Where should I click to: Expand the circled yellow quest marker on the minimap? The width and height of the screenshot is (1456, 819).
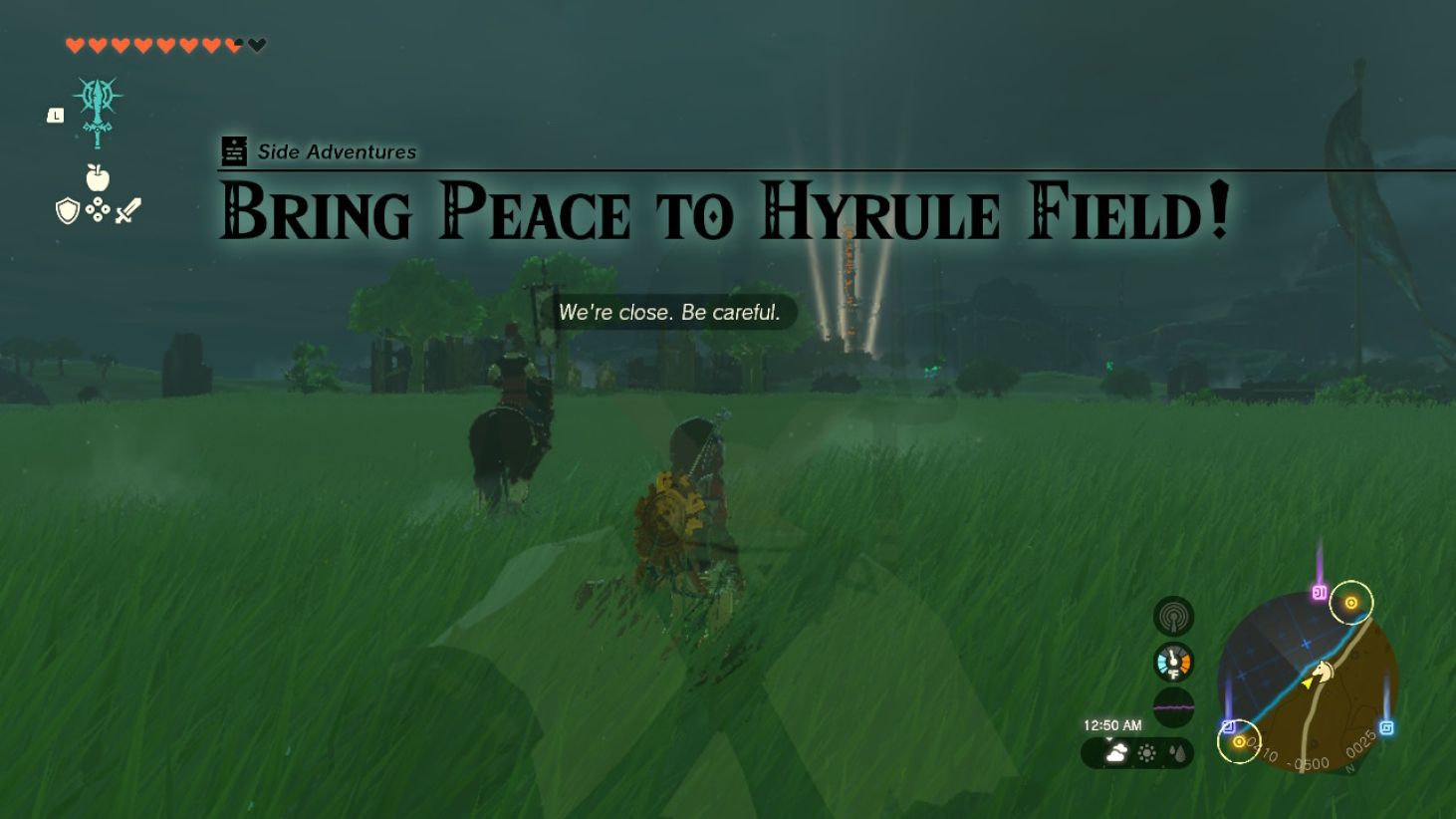click(1350, 604)
